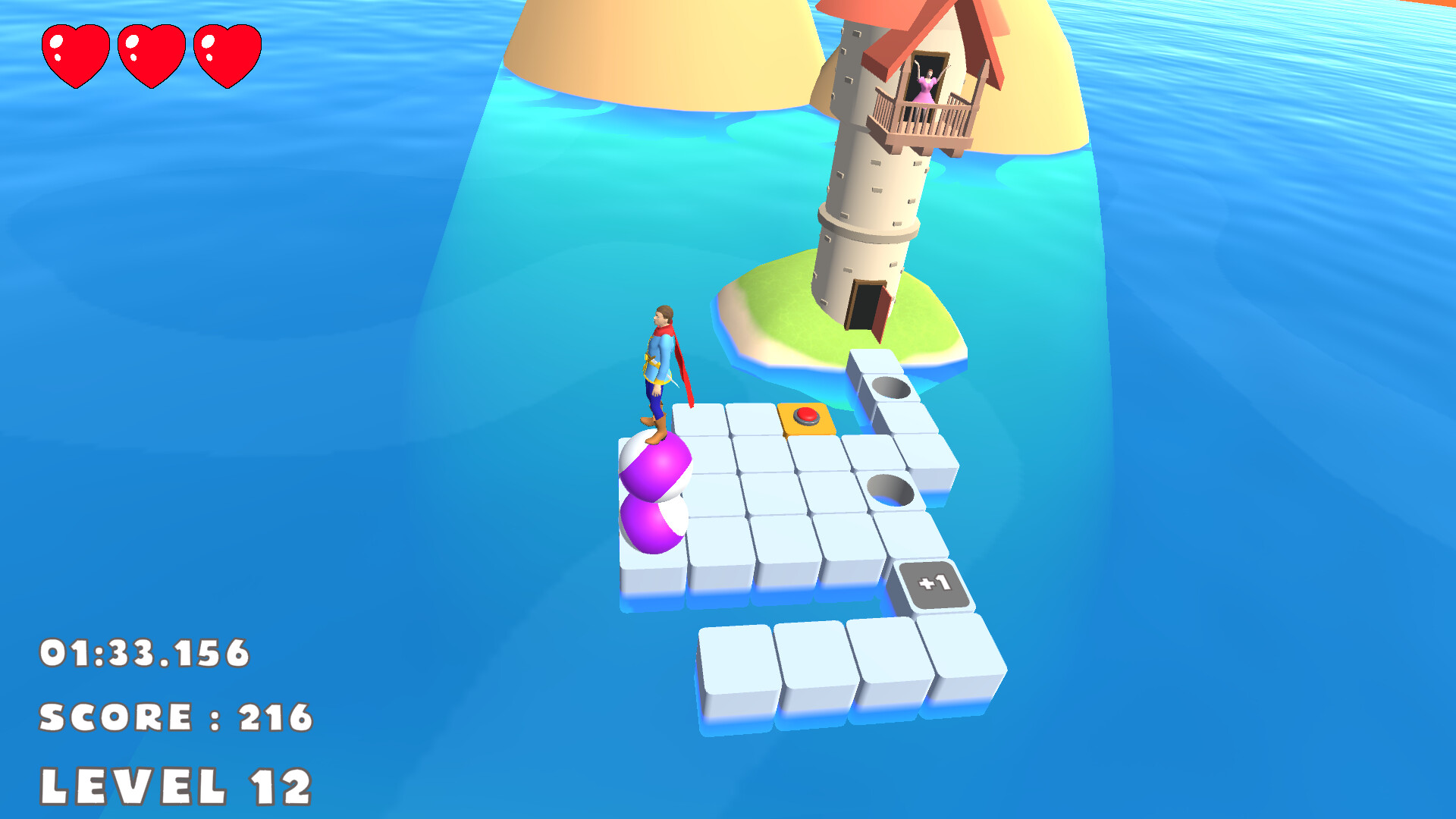Click the timer showing 01:33.156
Image resolution: width=1456 pixels, height=819 pixels.
144,652
